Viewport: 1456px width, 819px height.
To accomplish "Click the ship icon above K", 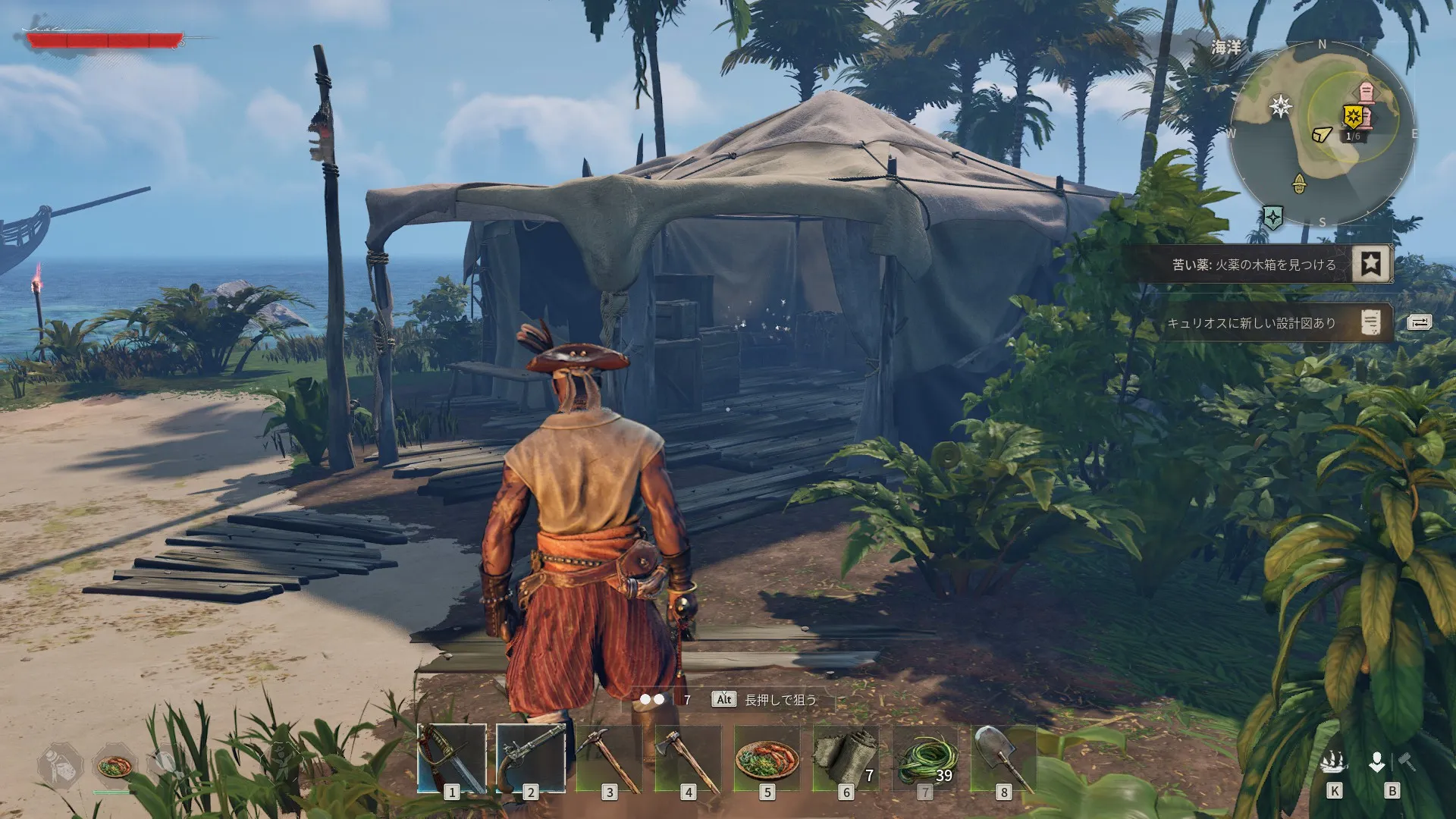I will pos(1334,761).
